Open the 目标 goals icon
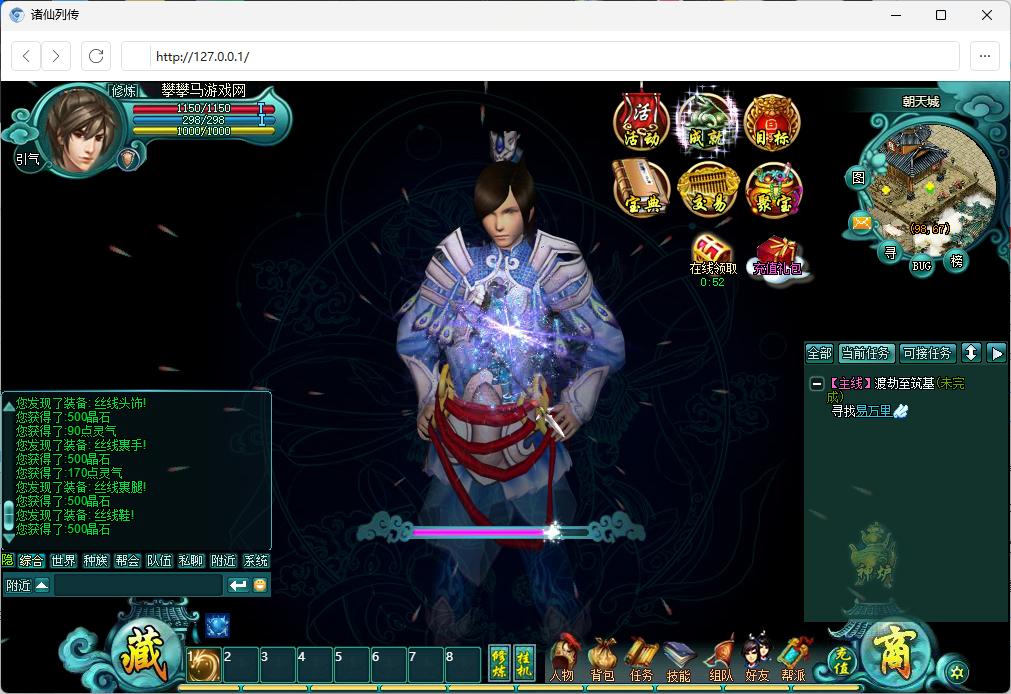 [772, 123]
